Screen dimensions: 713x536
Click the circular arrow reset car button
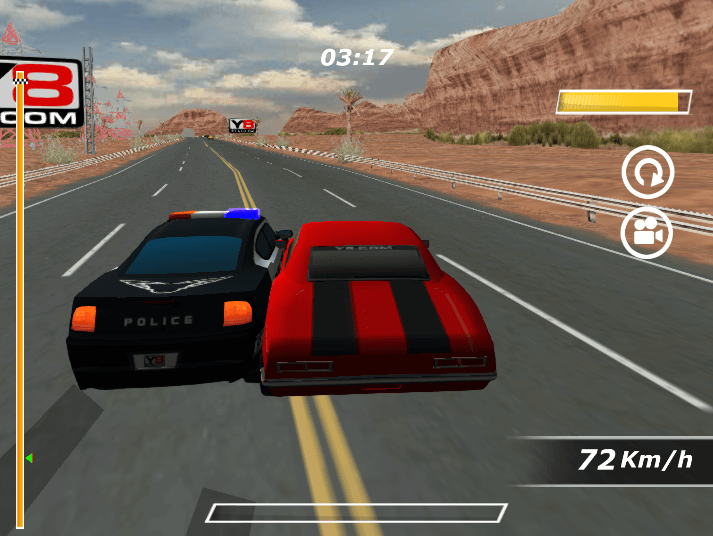(x=648, y=175)
